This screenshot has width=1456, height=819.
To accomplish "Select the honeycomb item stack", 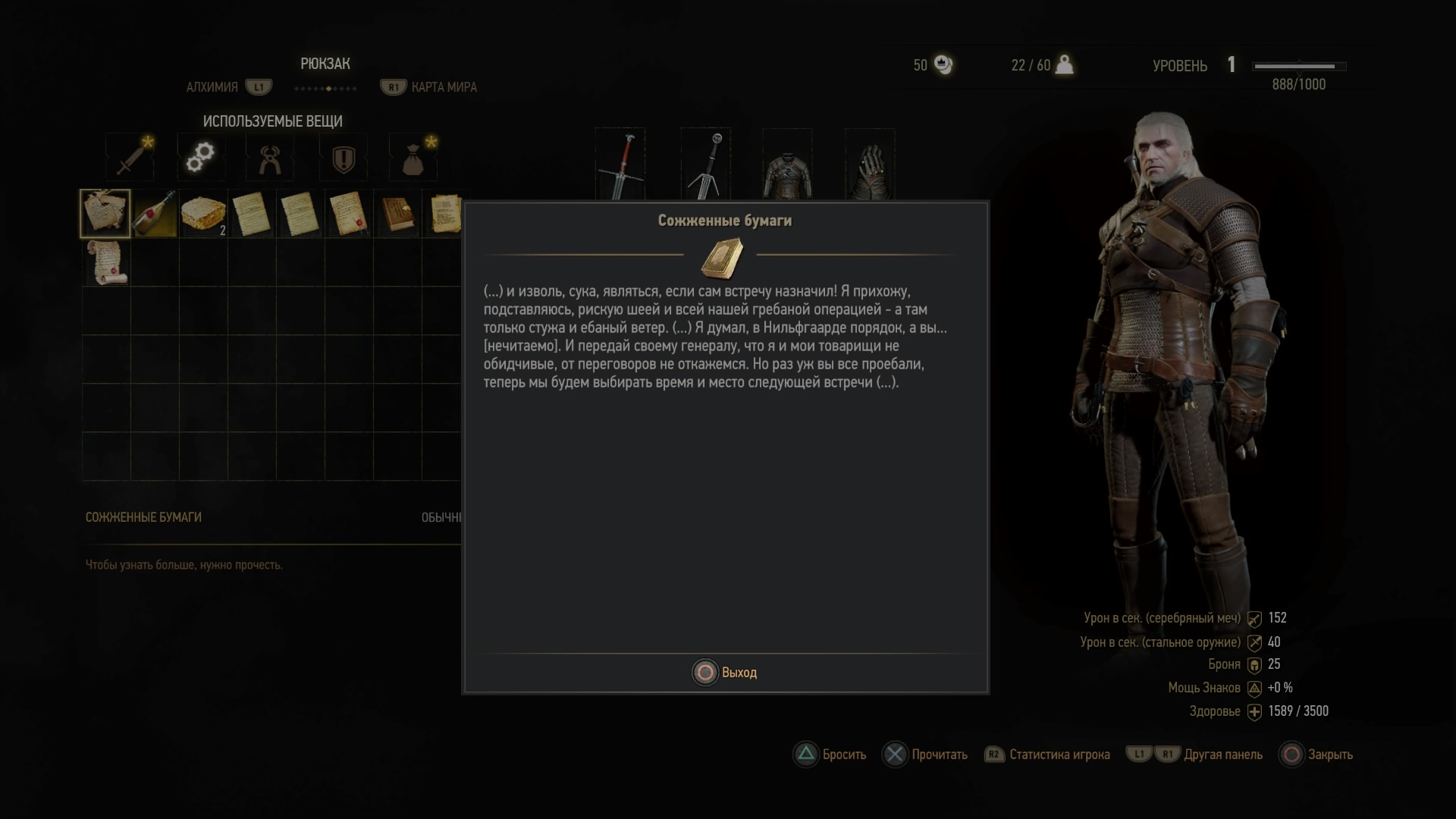I will (203, 213).
